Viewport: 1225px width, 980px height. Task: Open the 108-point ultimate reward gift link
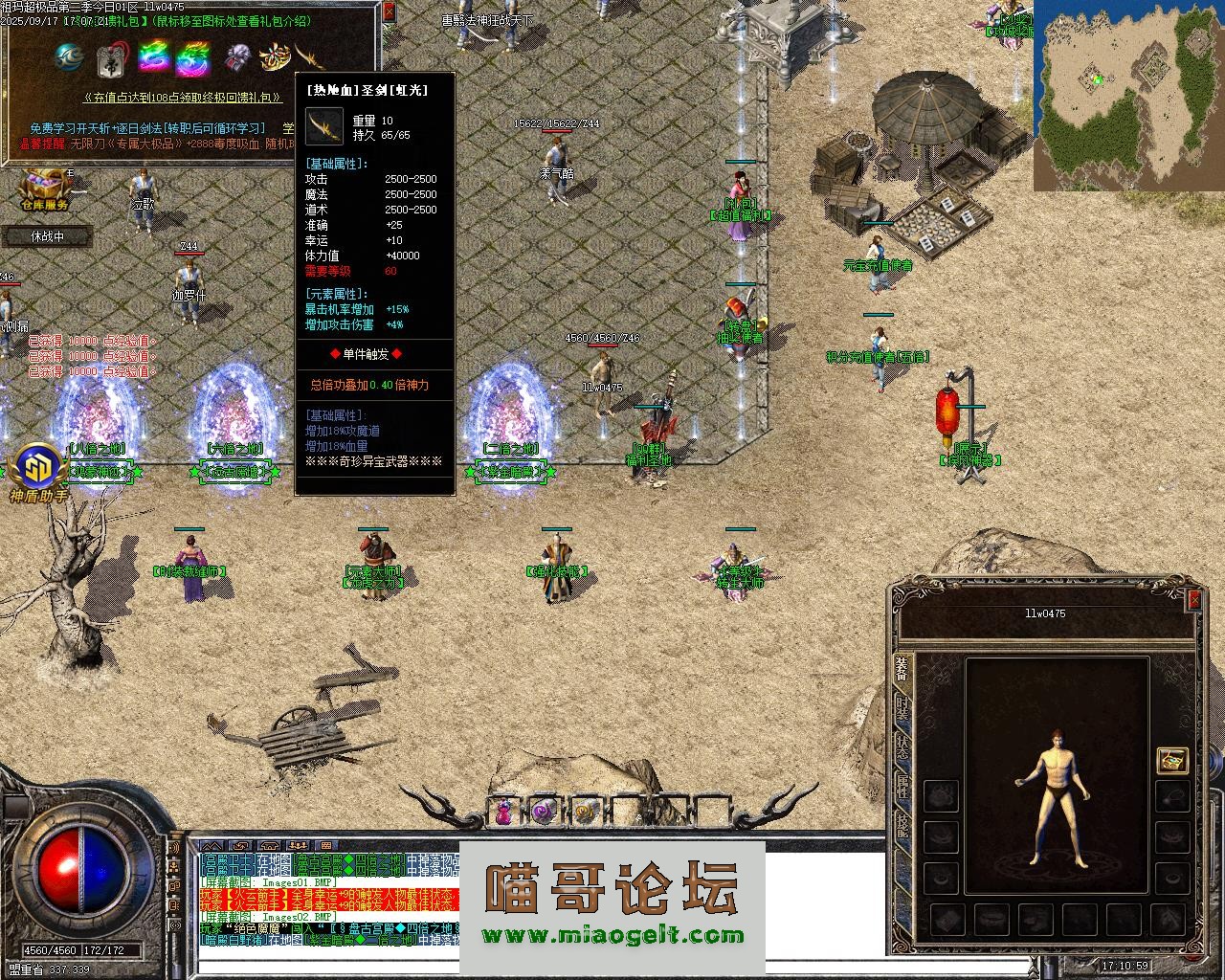coord(182,98)
